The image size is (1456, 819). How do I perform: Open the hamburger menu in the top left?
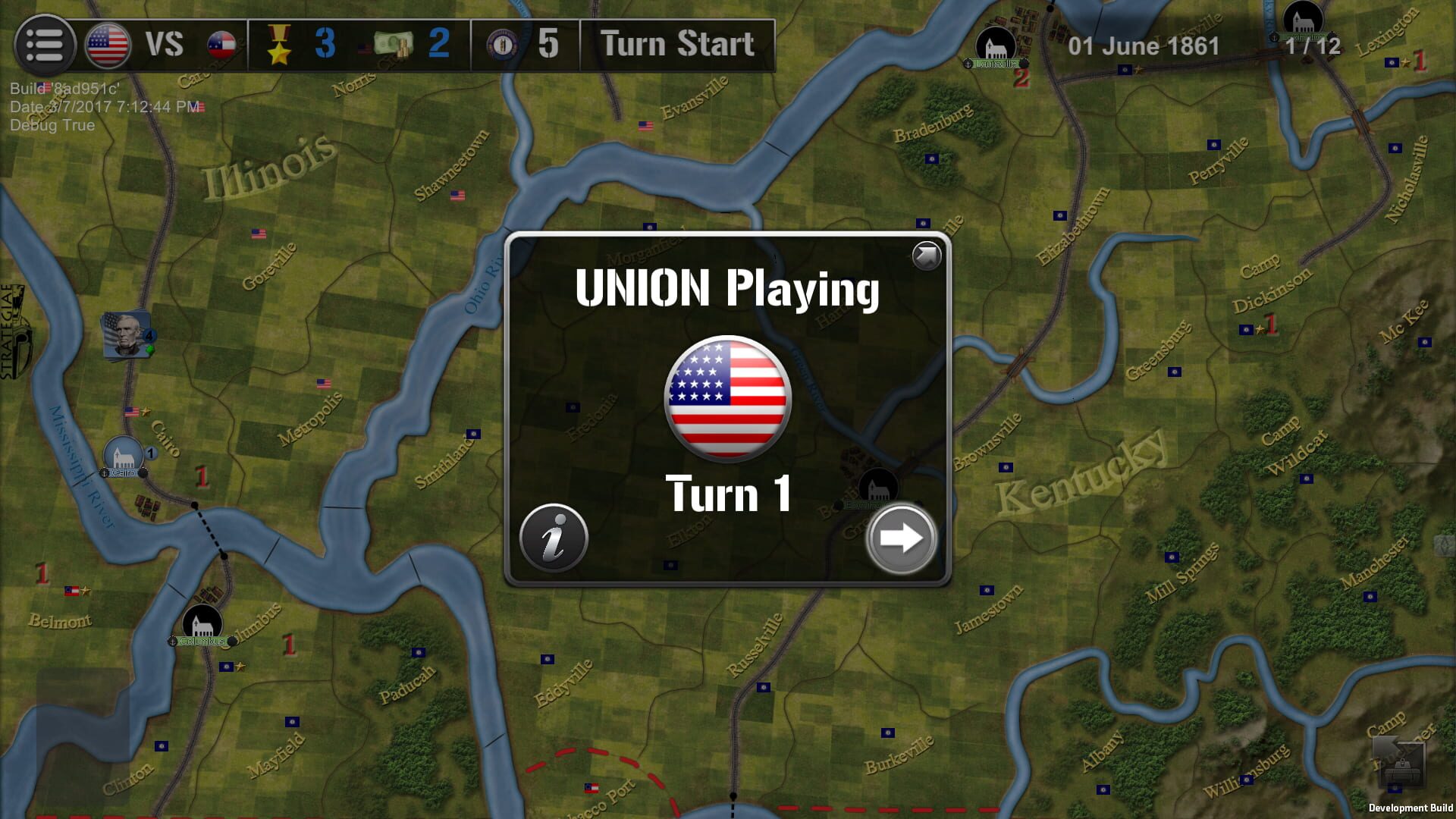click(45, 44)
